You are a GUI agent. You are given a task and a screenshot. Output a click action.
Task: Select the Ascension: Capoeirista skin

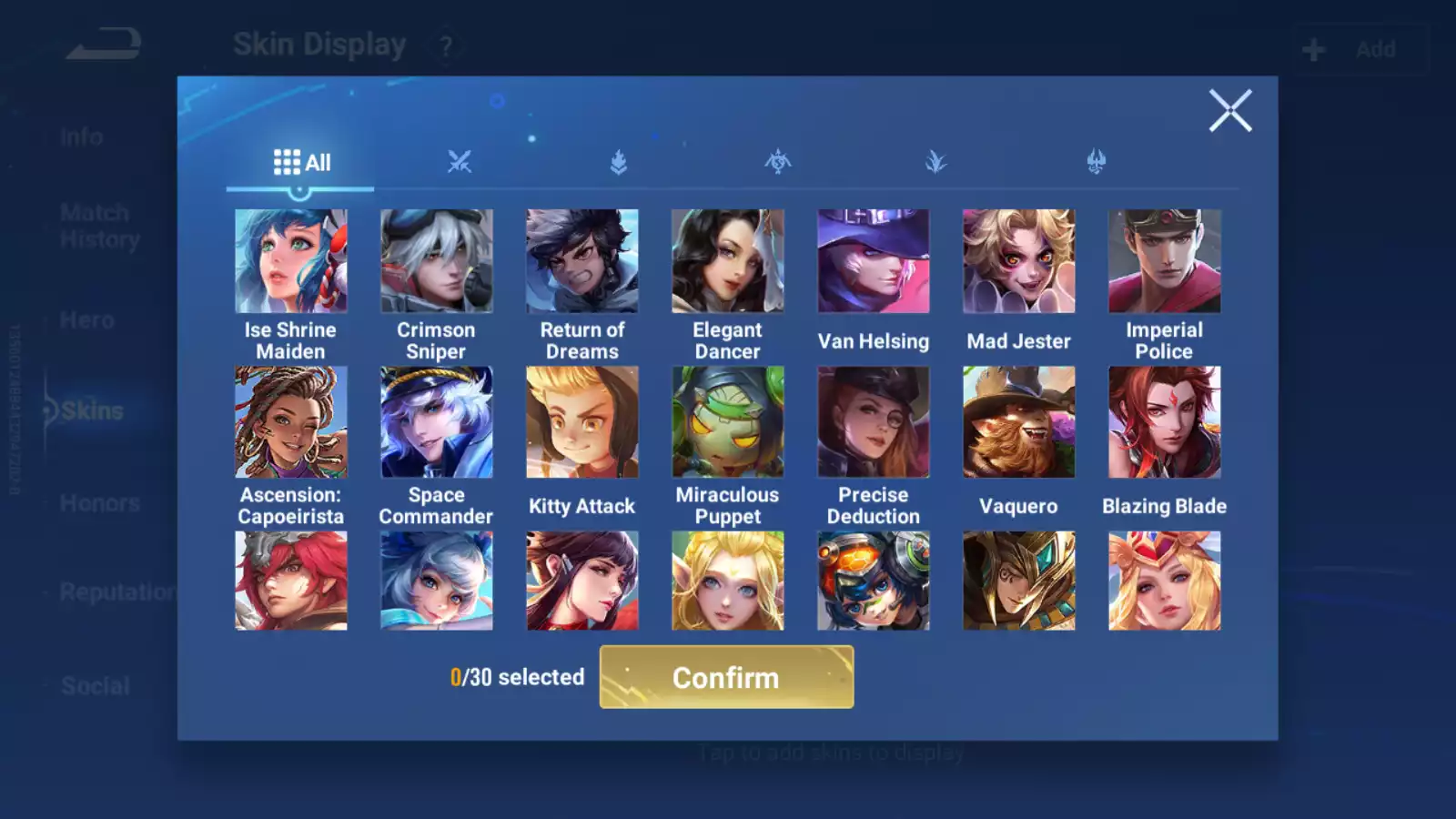pos(291,422)
